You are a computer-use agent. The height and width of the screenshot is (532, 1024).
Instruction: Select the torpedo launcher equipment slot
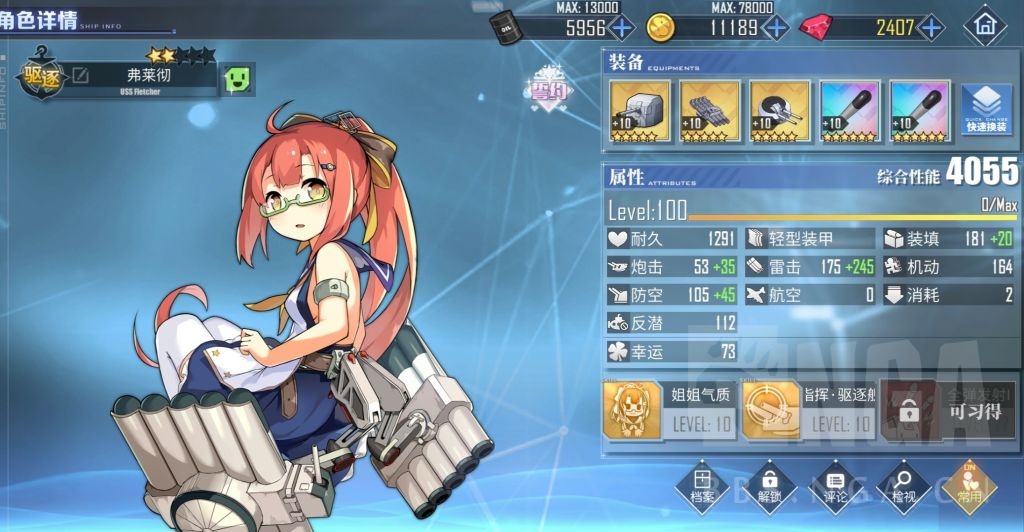pos(710,111)
